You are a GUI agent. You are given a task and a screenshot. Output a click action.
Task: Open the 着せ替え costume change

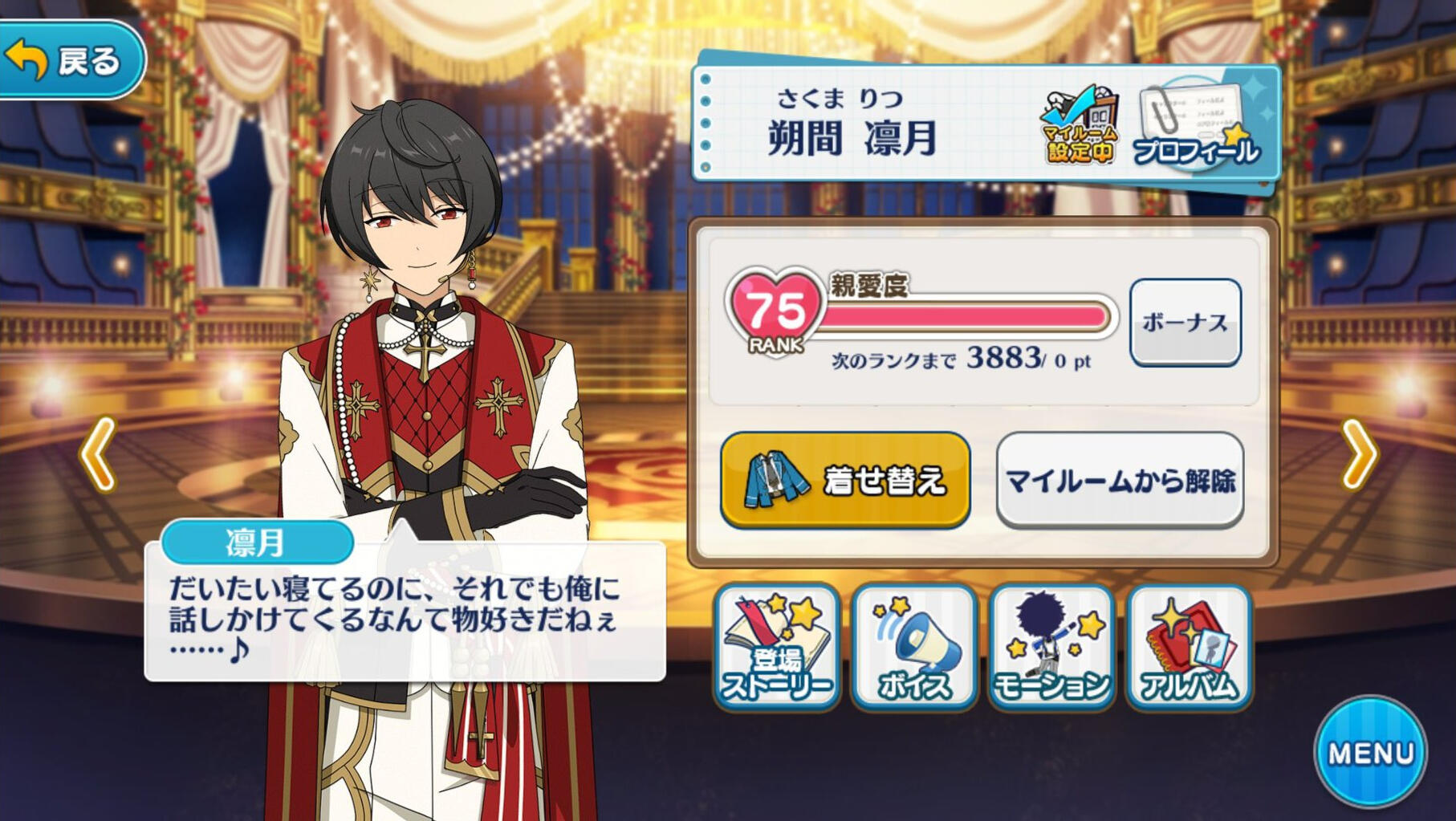point(845,480)
